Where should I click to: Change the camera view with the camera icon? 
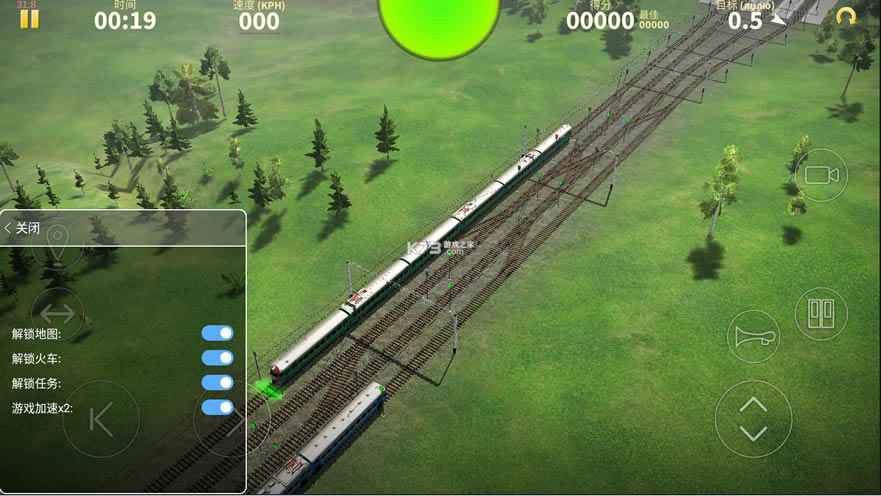click(821, 175)
